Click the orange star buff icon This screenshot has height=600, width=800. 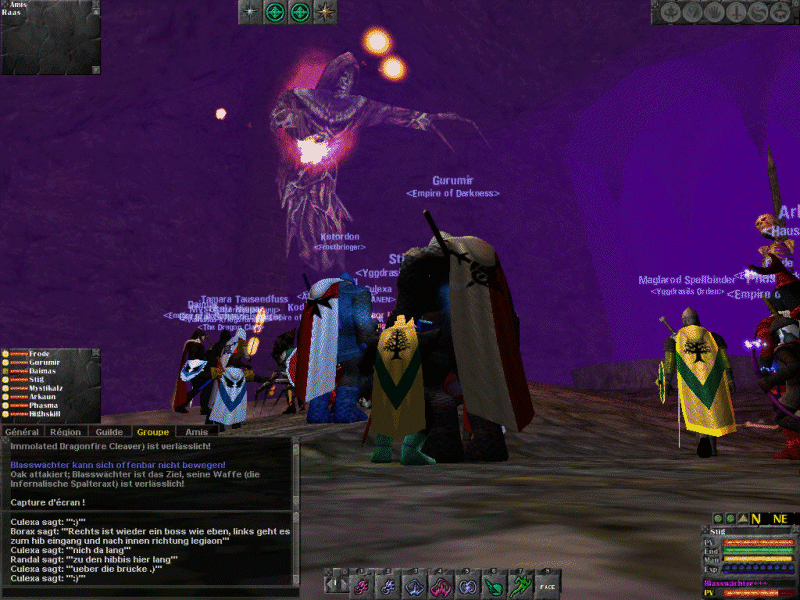click(x=325, y=12)
